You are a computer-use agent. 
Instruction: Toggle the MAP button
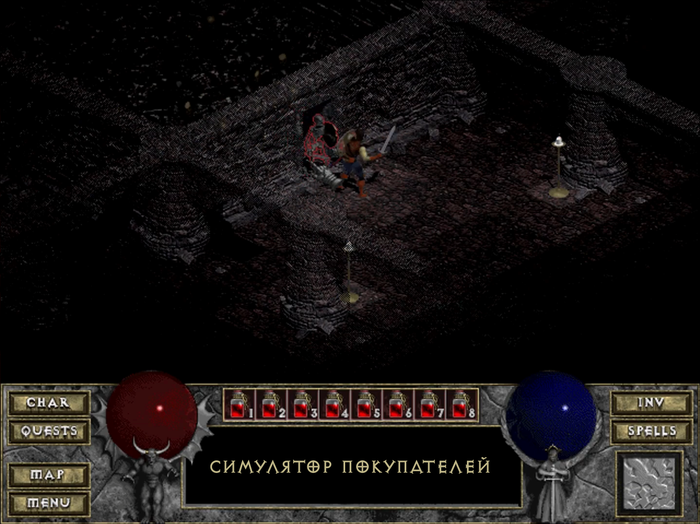pyautogui.click(x=49, y=474)
